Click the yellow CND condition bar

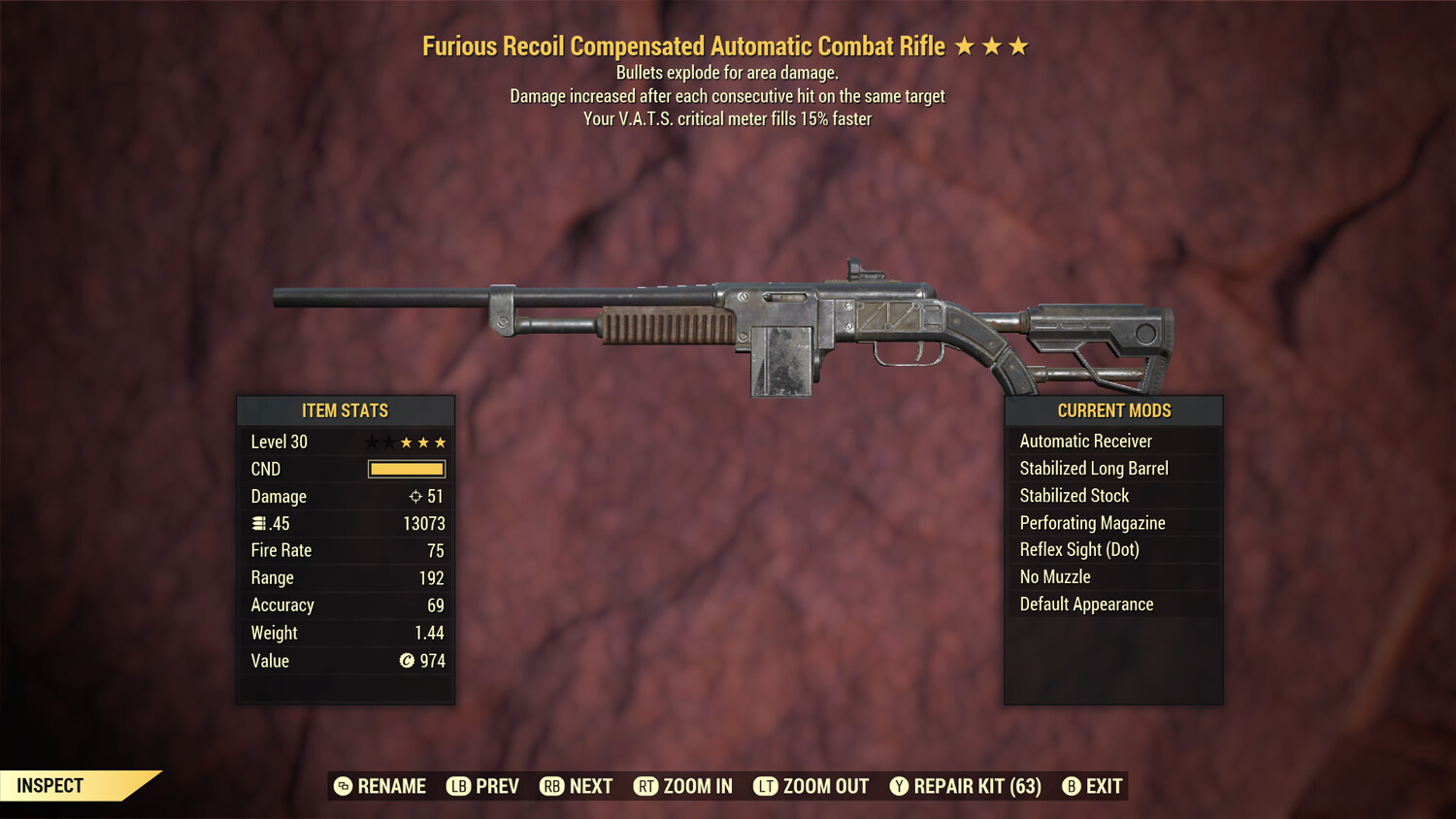tap(405, 469)
